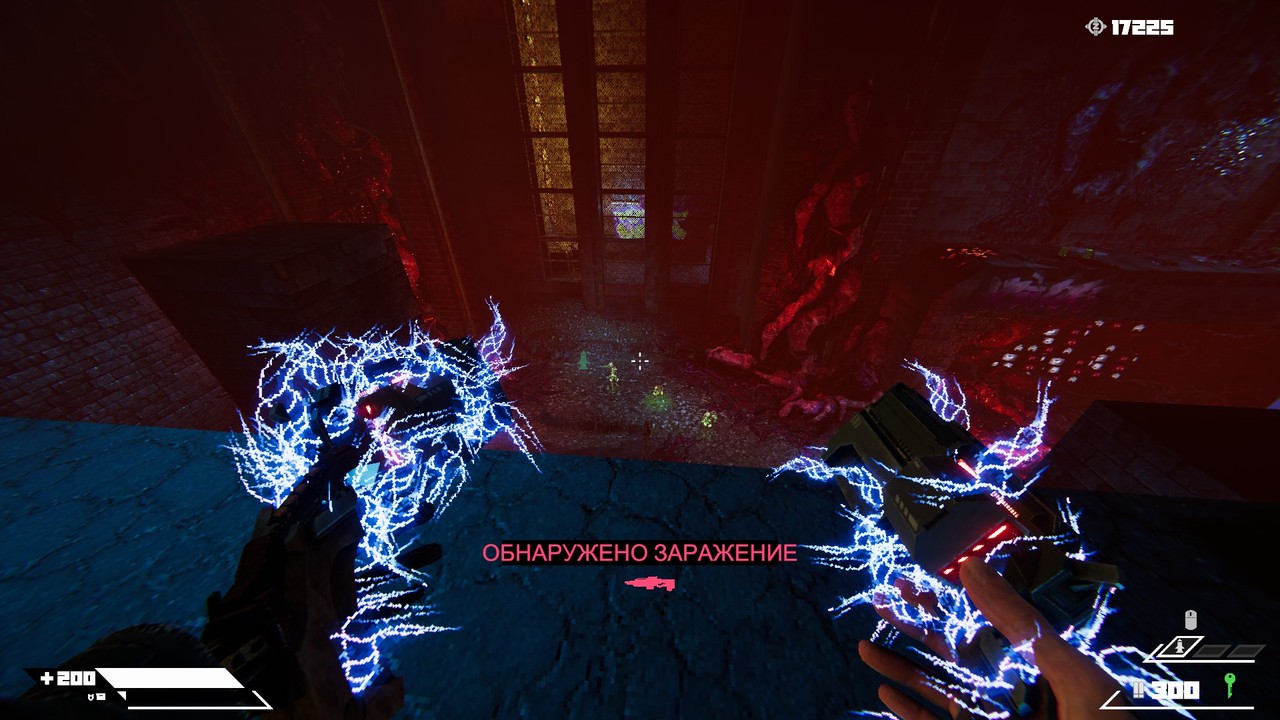Click the green key icon
Image resolution: width=1280 pixels, height=720 pixels.
(x=1229, y=685)
